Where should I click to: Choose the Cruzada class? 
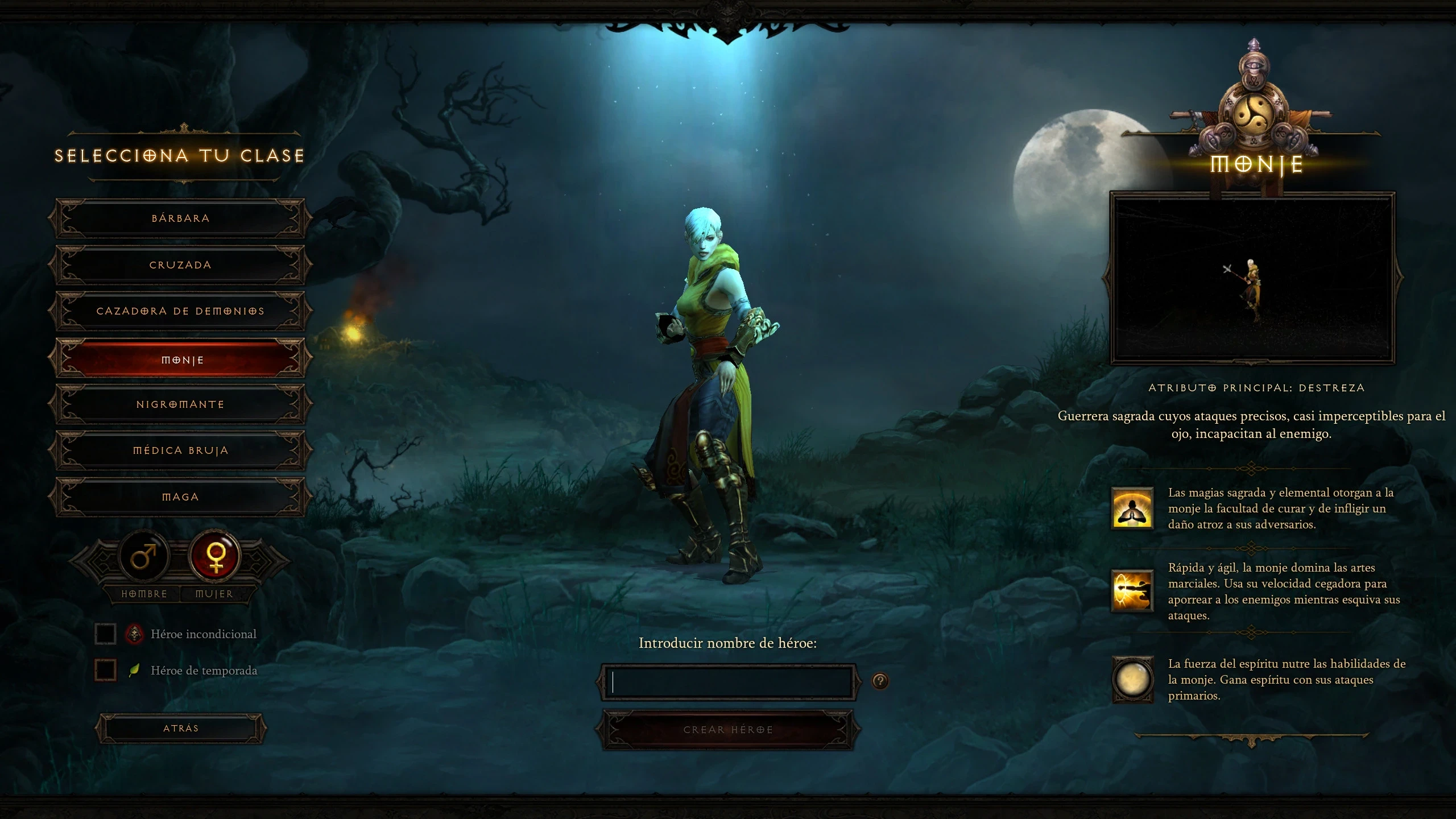click(x=180, y=265)
